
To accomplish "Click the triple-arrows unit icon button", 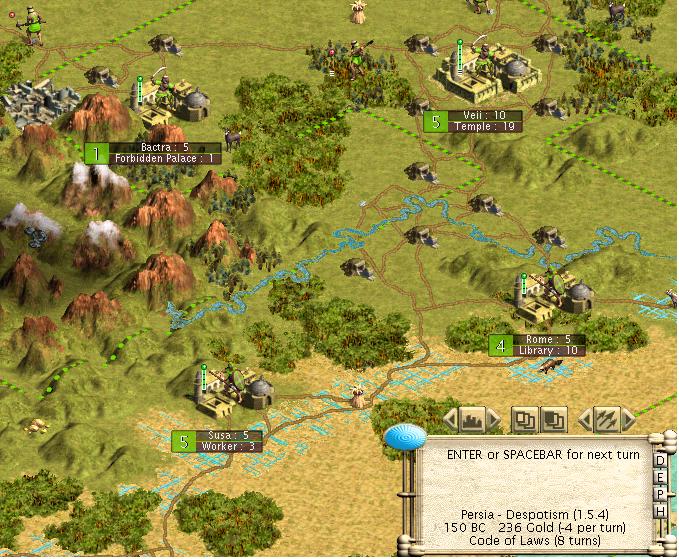I will coord(605,418).
